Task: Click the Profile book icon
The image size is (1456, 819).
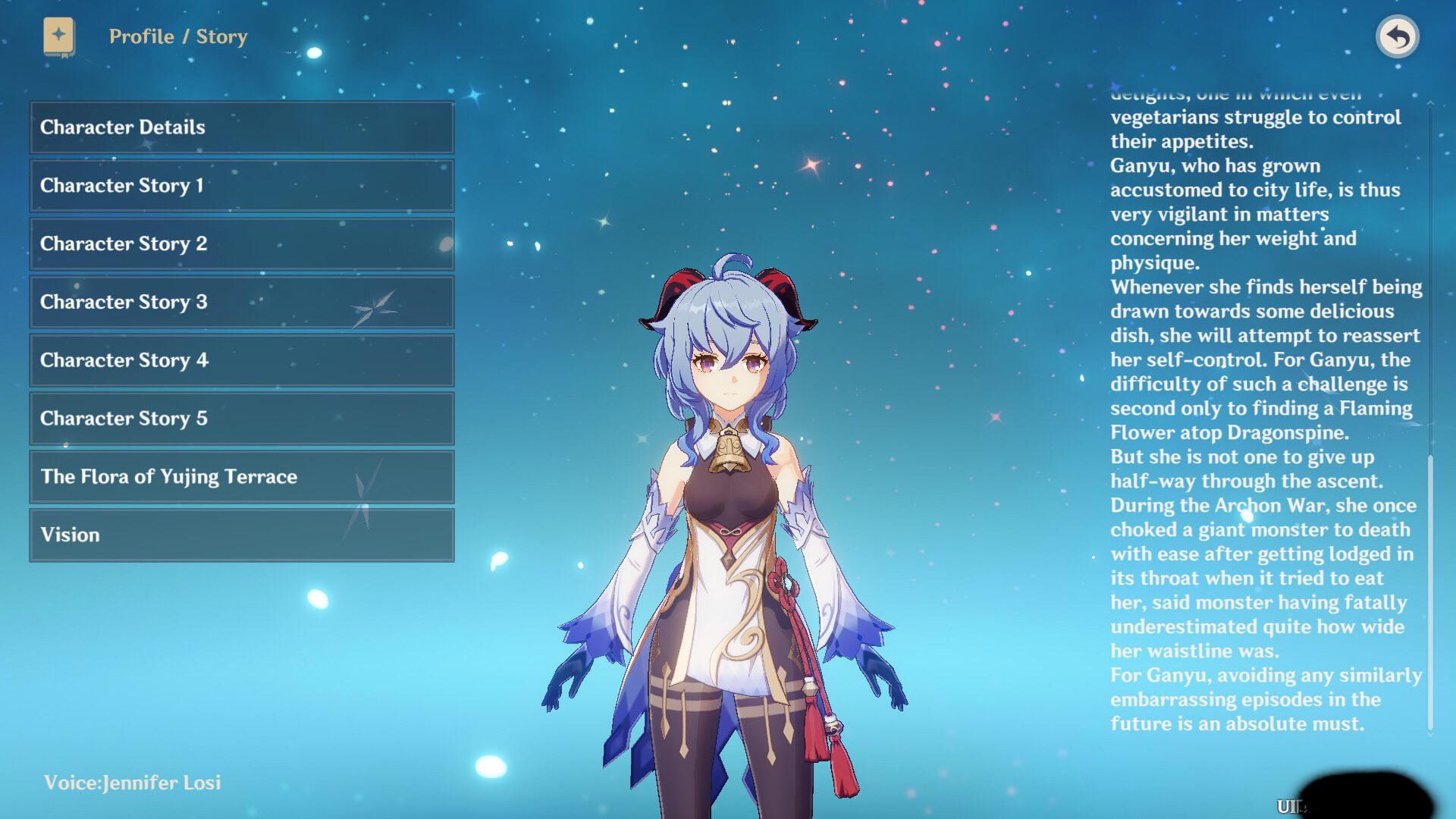Action: click(58, 36)
